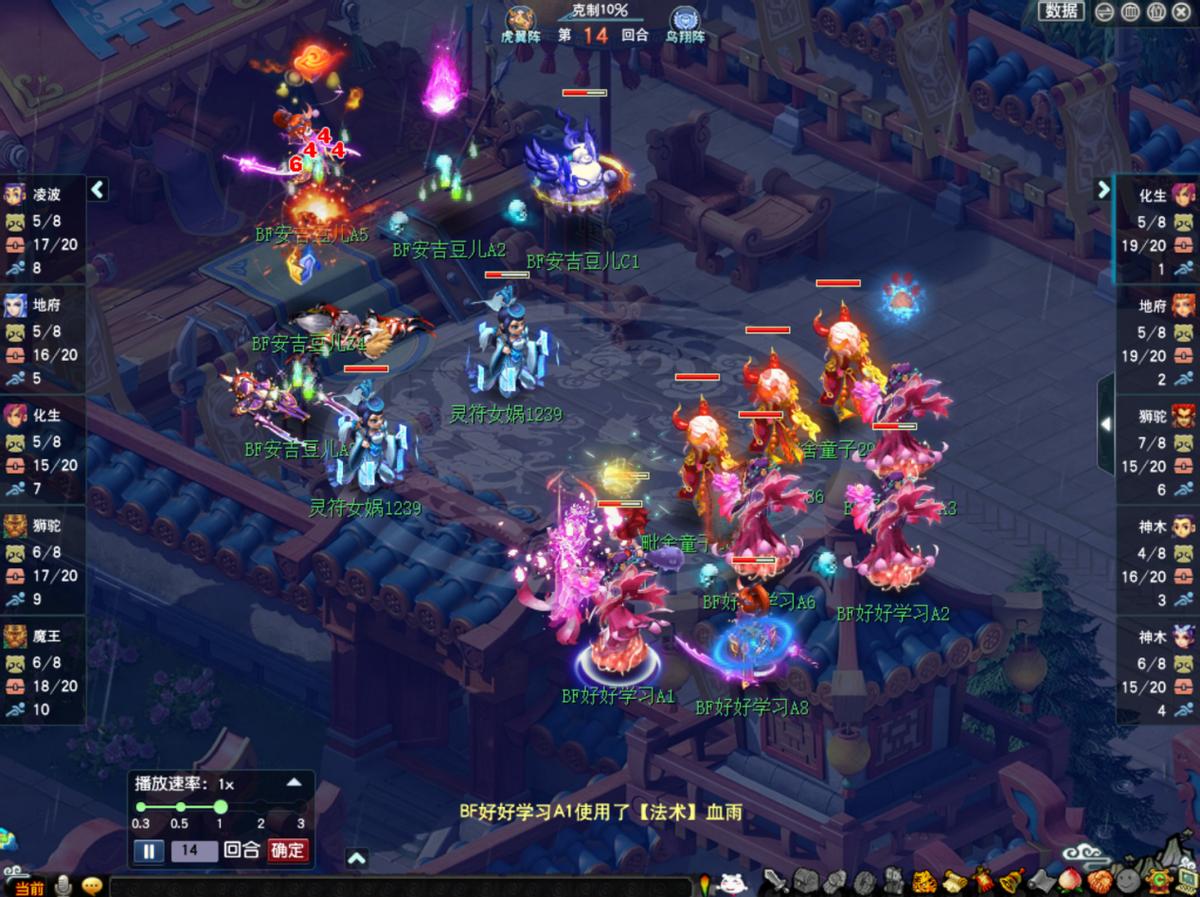
Task: Close the battle replay with the X button
Action: click(1182, 12)
